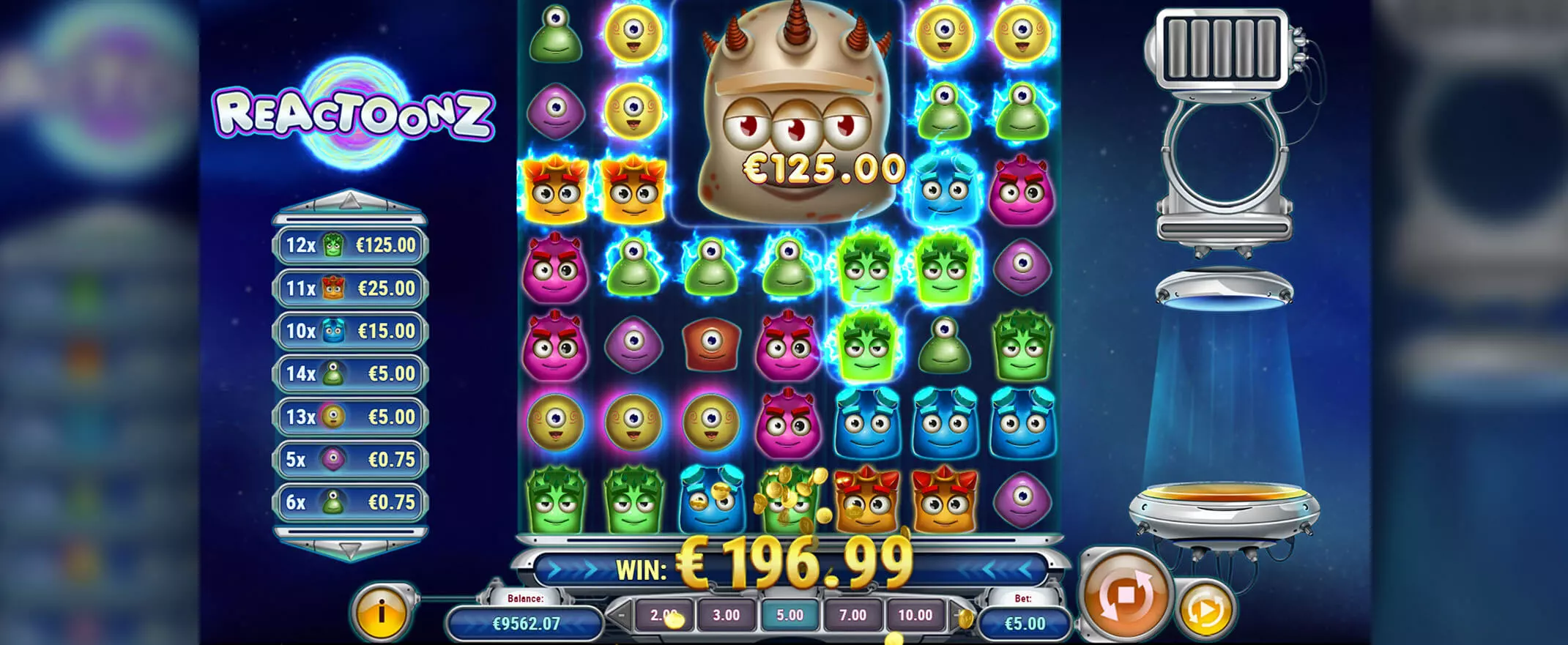Click the 13x €5.00 win entry
This screenshot has height=645, width=1568.
click(x=350, y=417)
